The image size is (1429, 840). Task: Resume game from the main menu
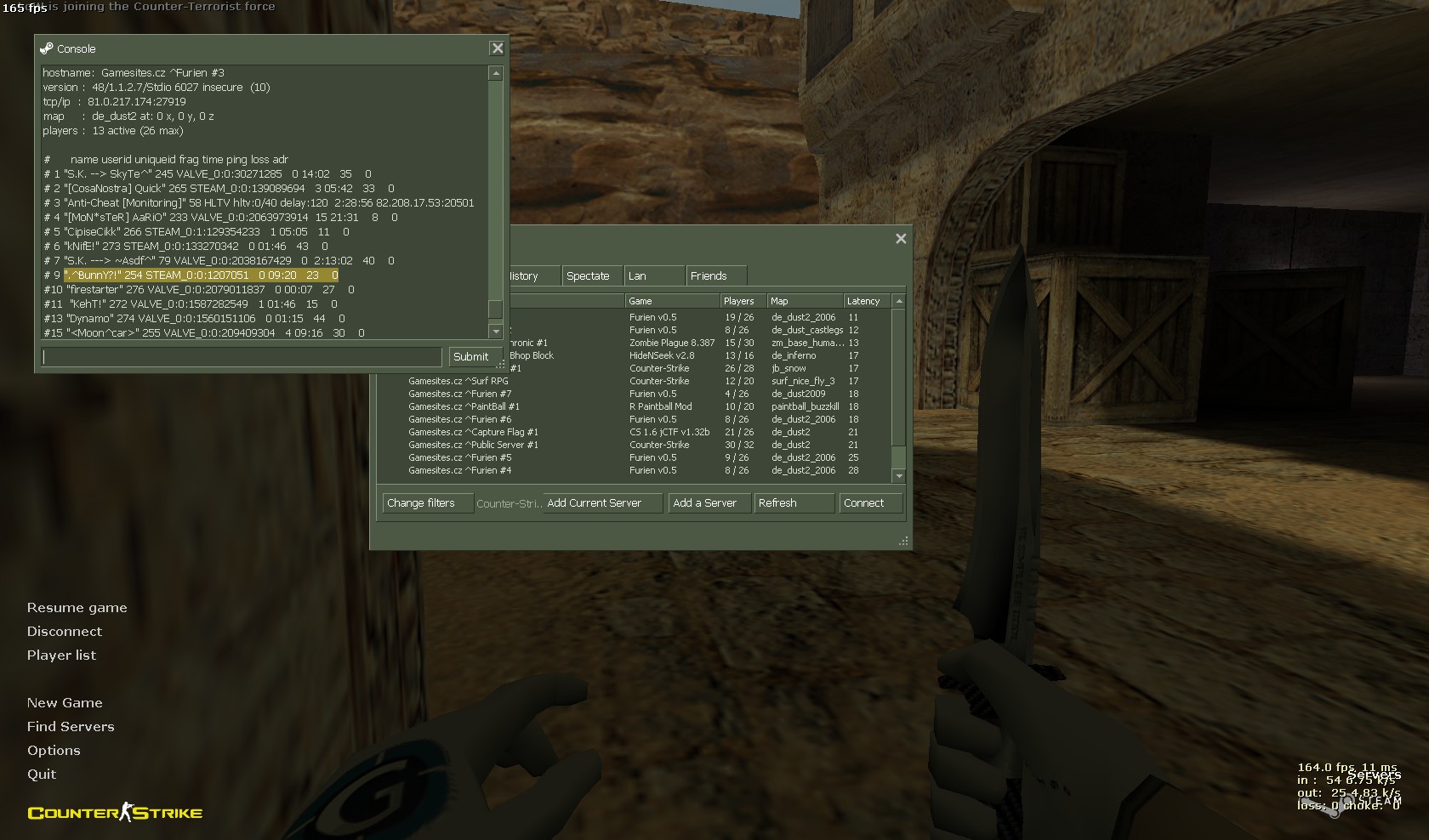coord(77,608)
